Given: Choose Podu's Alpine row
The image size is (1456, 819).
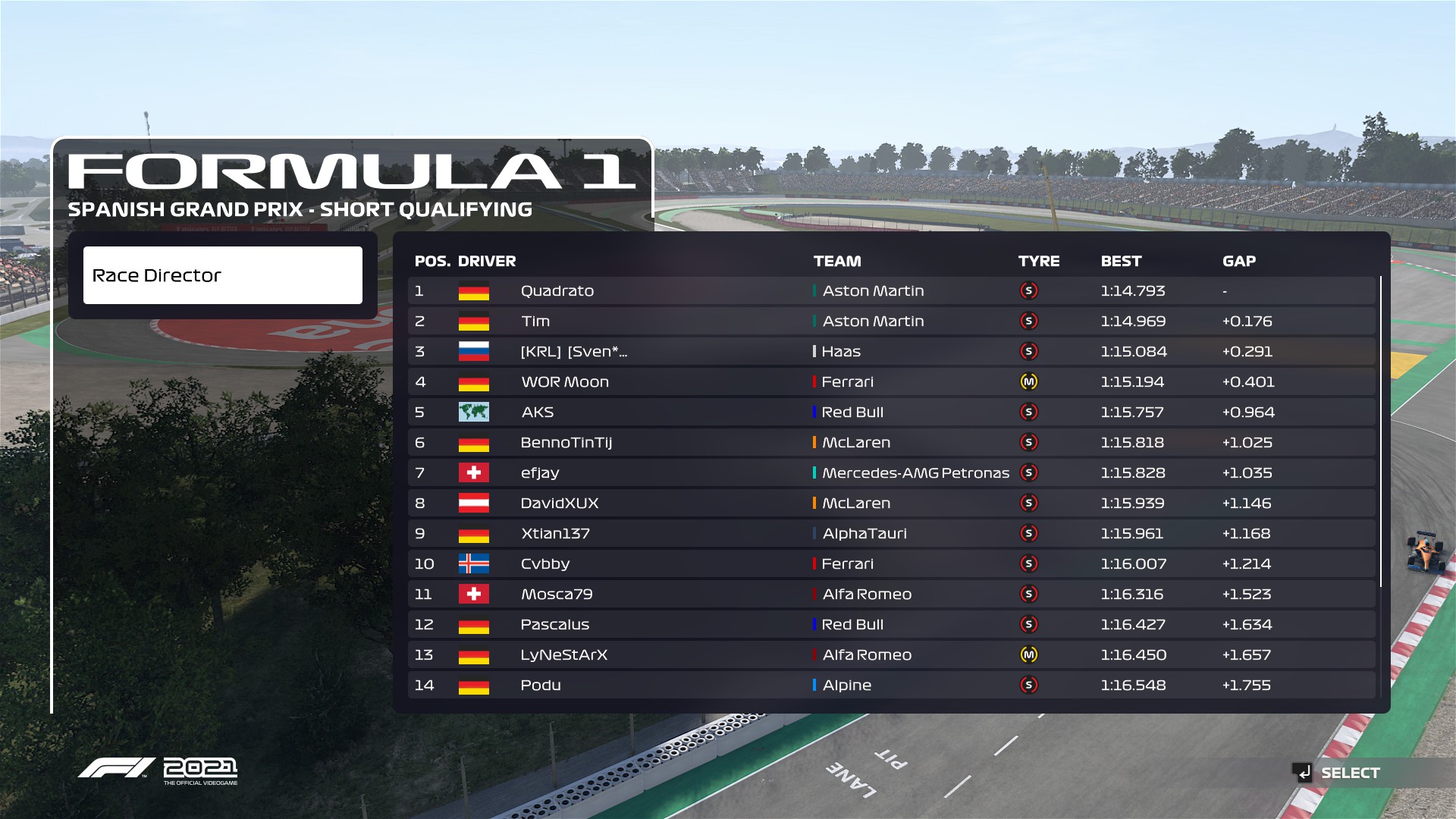Looking at the screenshot, I should tap(891, 686).
